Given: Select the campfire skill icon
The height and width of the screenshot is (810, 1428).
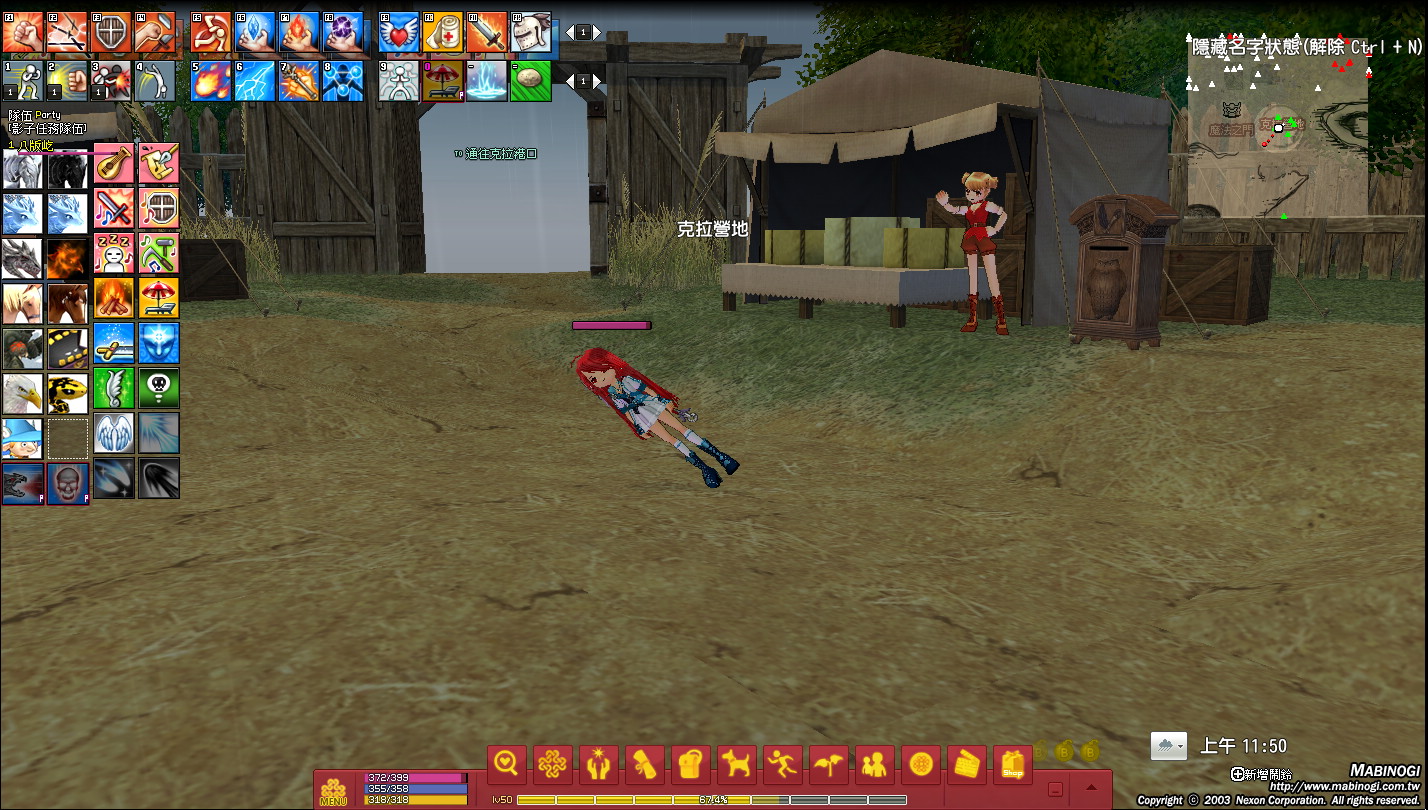Looking at the screenshot, I should 114,298.
